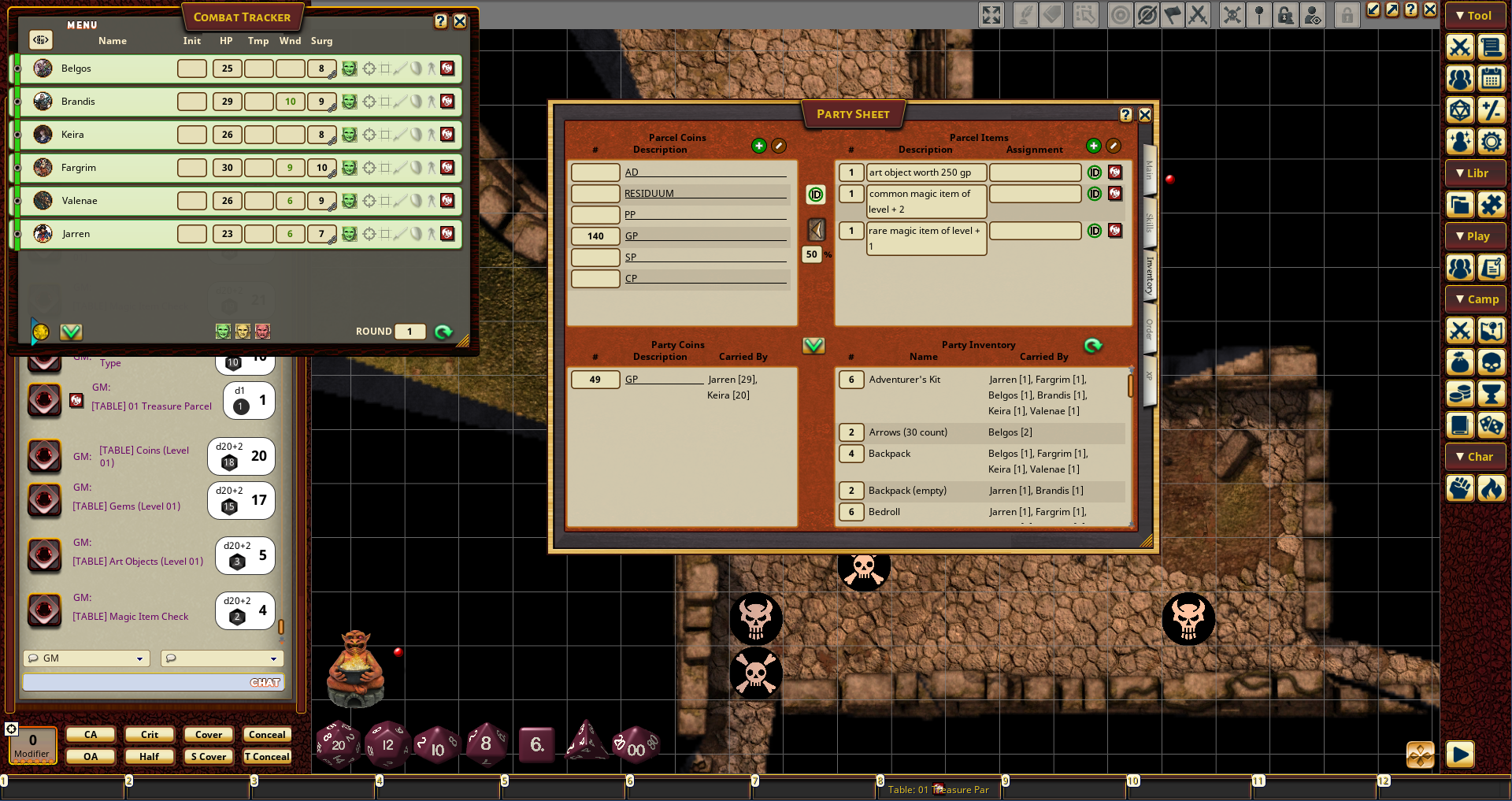This screenshot has width=1512, height=801.
Task: Delete the art object parcel item
Action: (x=1115, y=172)
